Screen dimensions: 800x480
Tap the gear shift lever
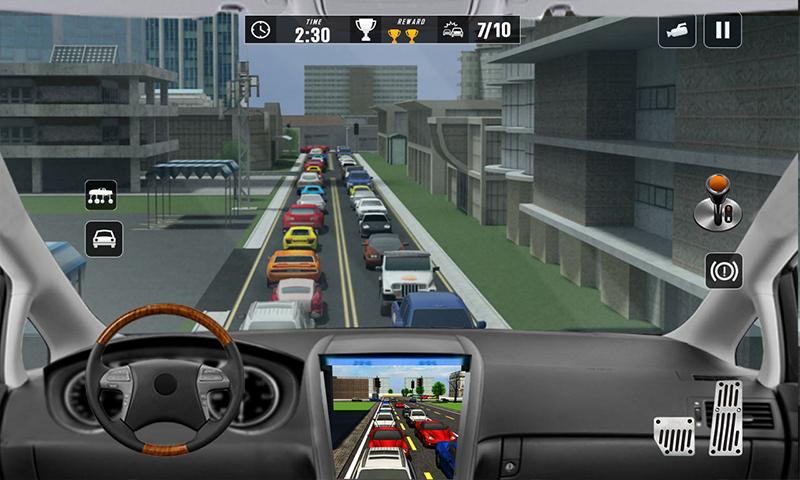pyautogui.click(x=716, y=201)
